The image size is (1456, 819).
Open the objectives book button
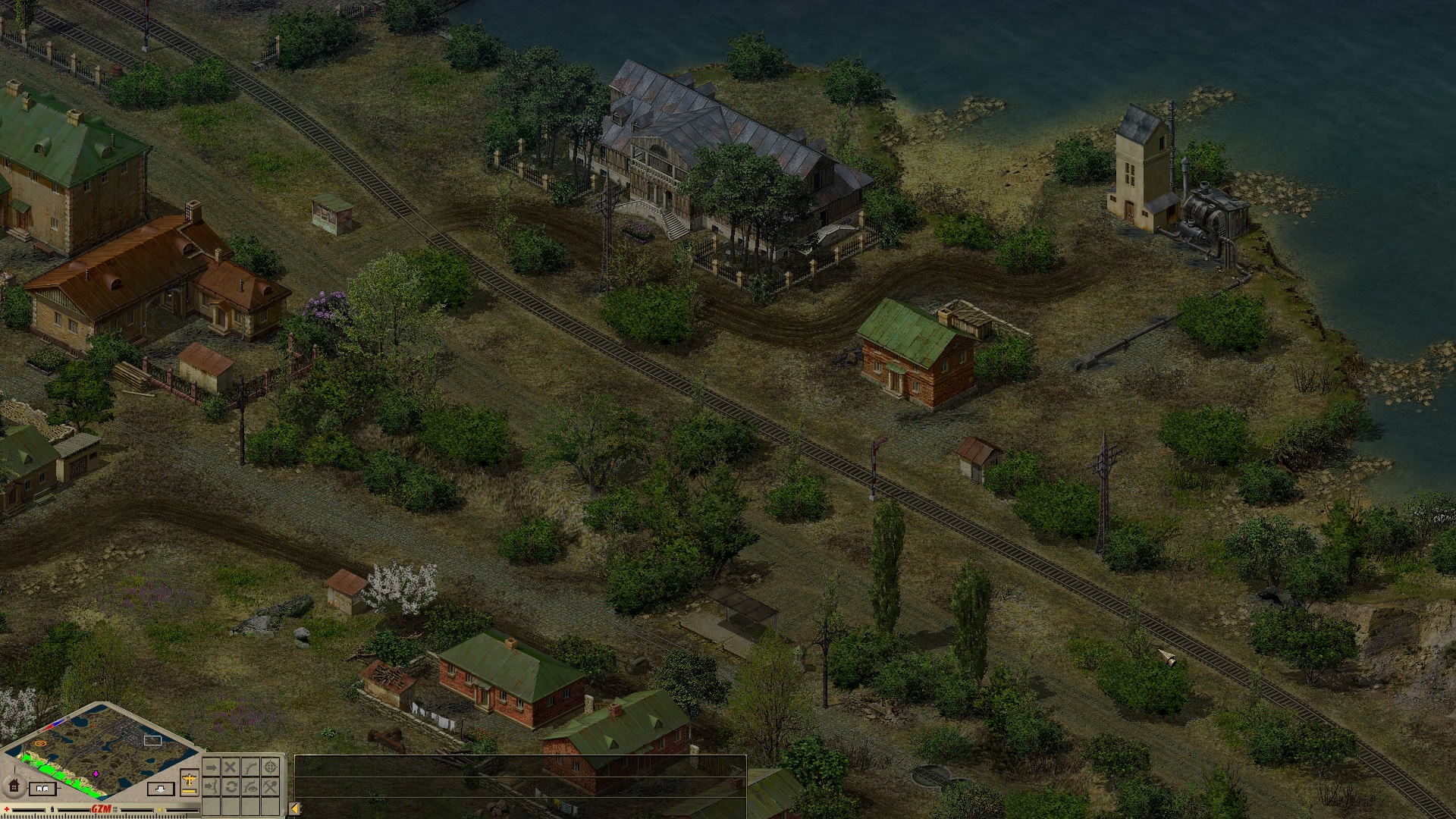coord(42,789)
